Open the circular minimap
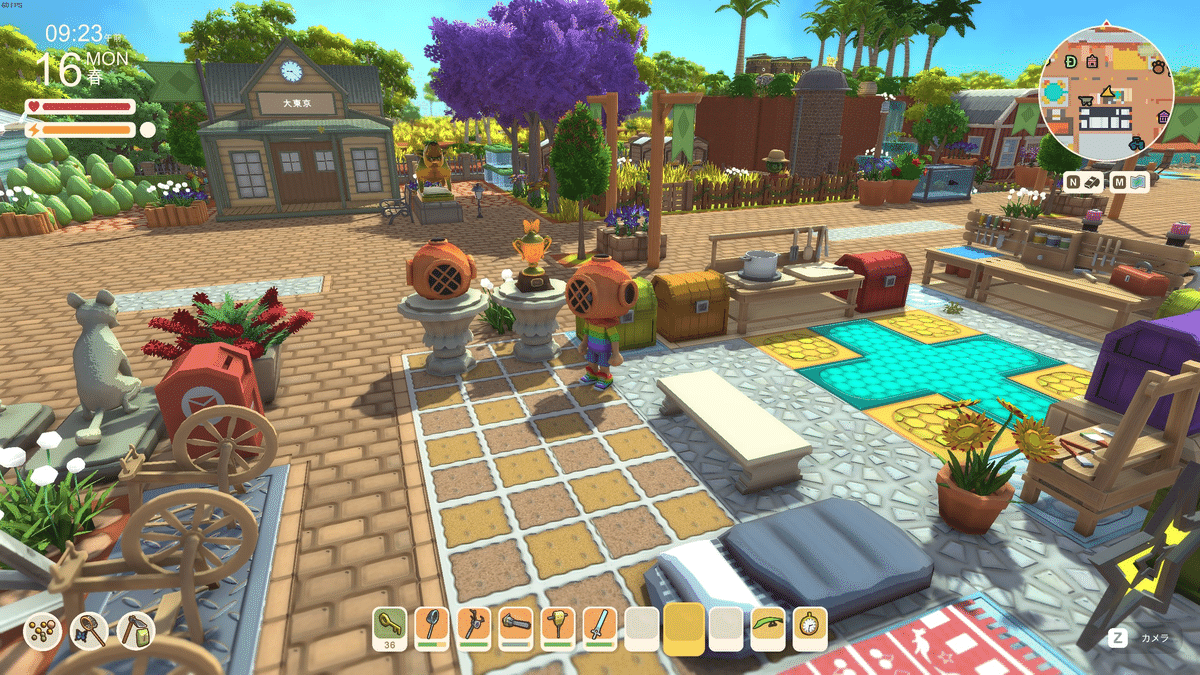 [x=1106, y=93]
